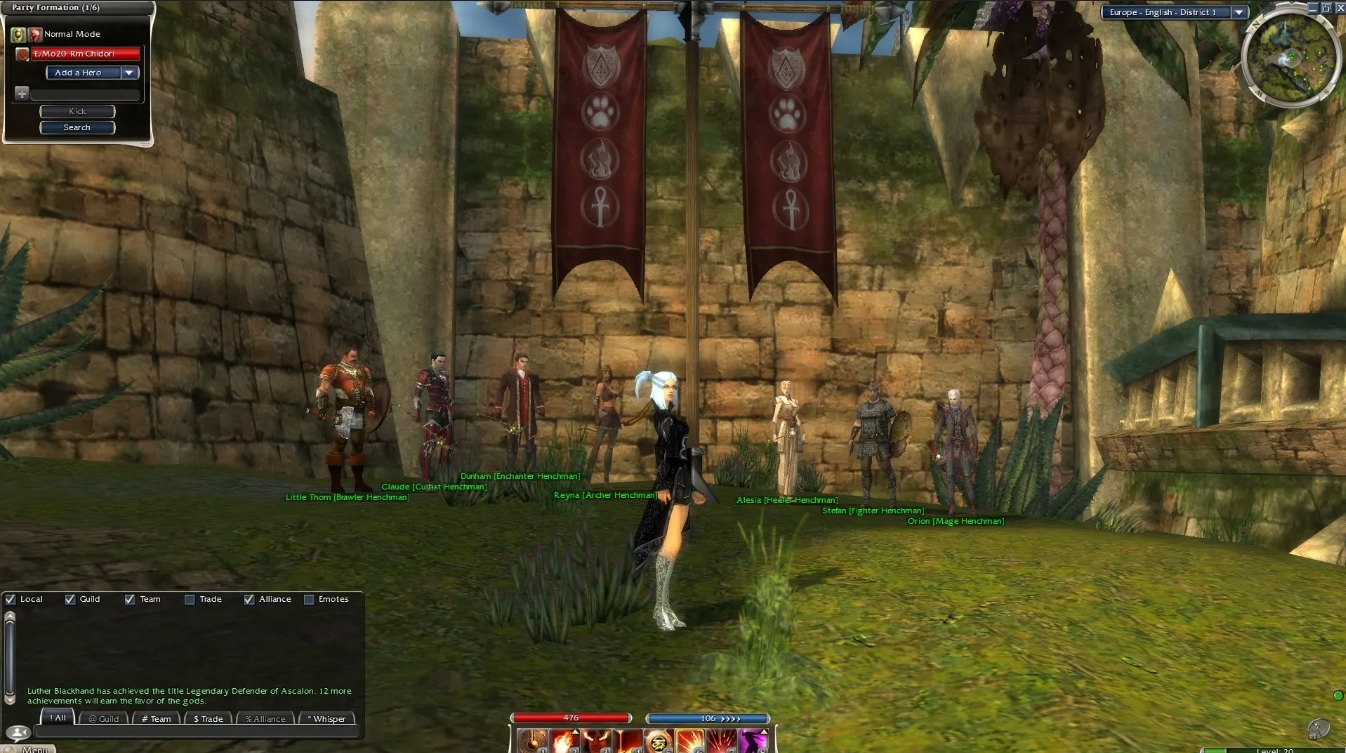Click the Kick button
The image size is (1346, 753).
pyautogui.click(x=77, y=111)
